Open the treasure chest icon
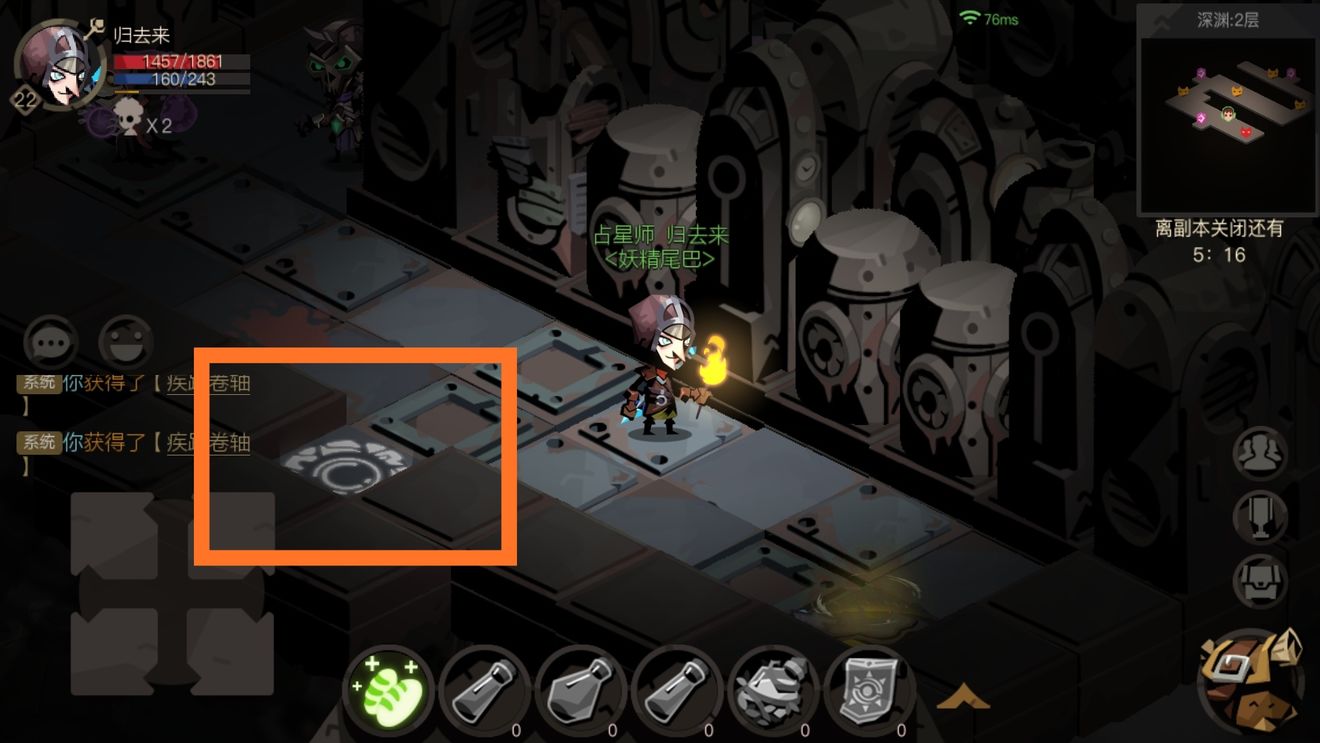Viewport: 1320px width, 743px height. (x=1260, y=581)
